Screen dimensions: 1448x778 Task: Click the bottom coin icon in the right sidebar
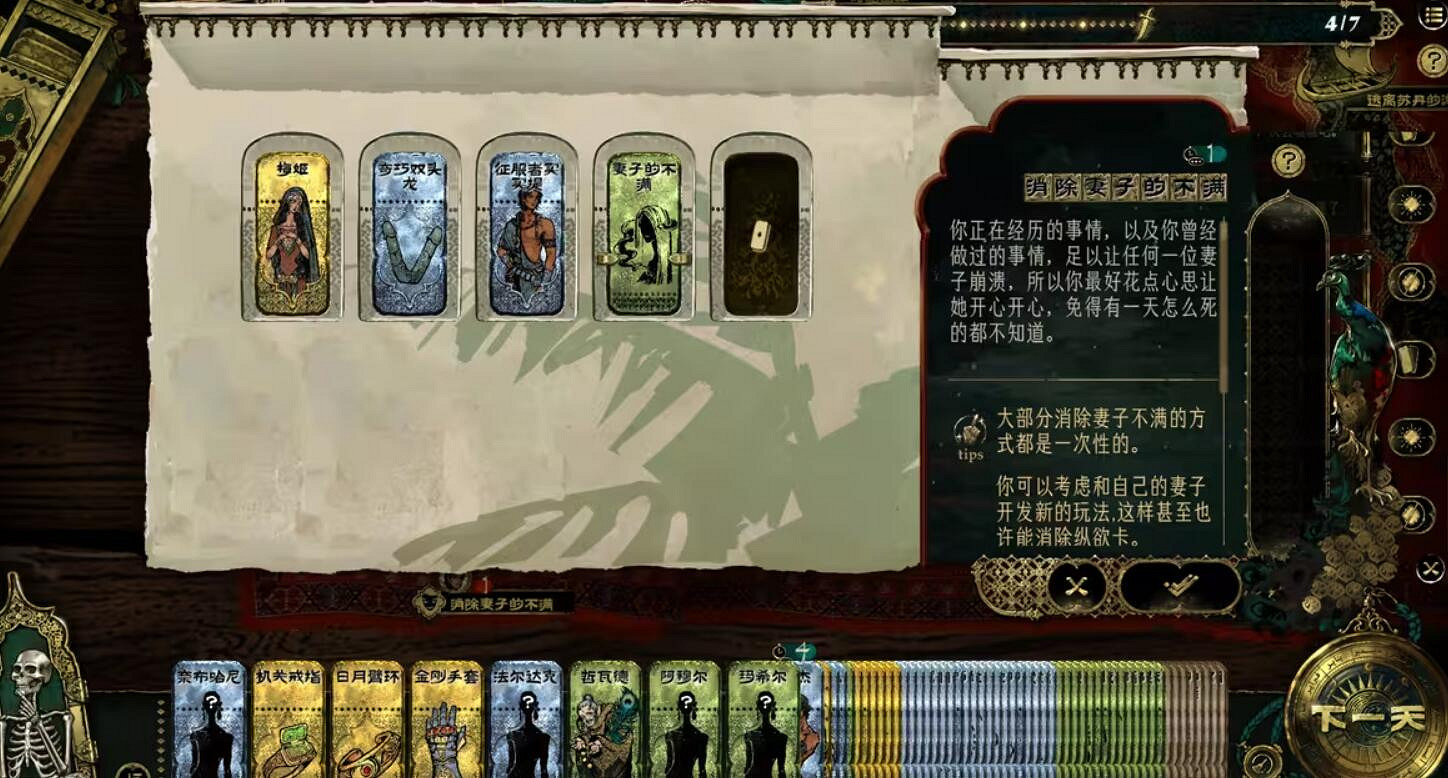[1412, 515]
